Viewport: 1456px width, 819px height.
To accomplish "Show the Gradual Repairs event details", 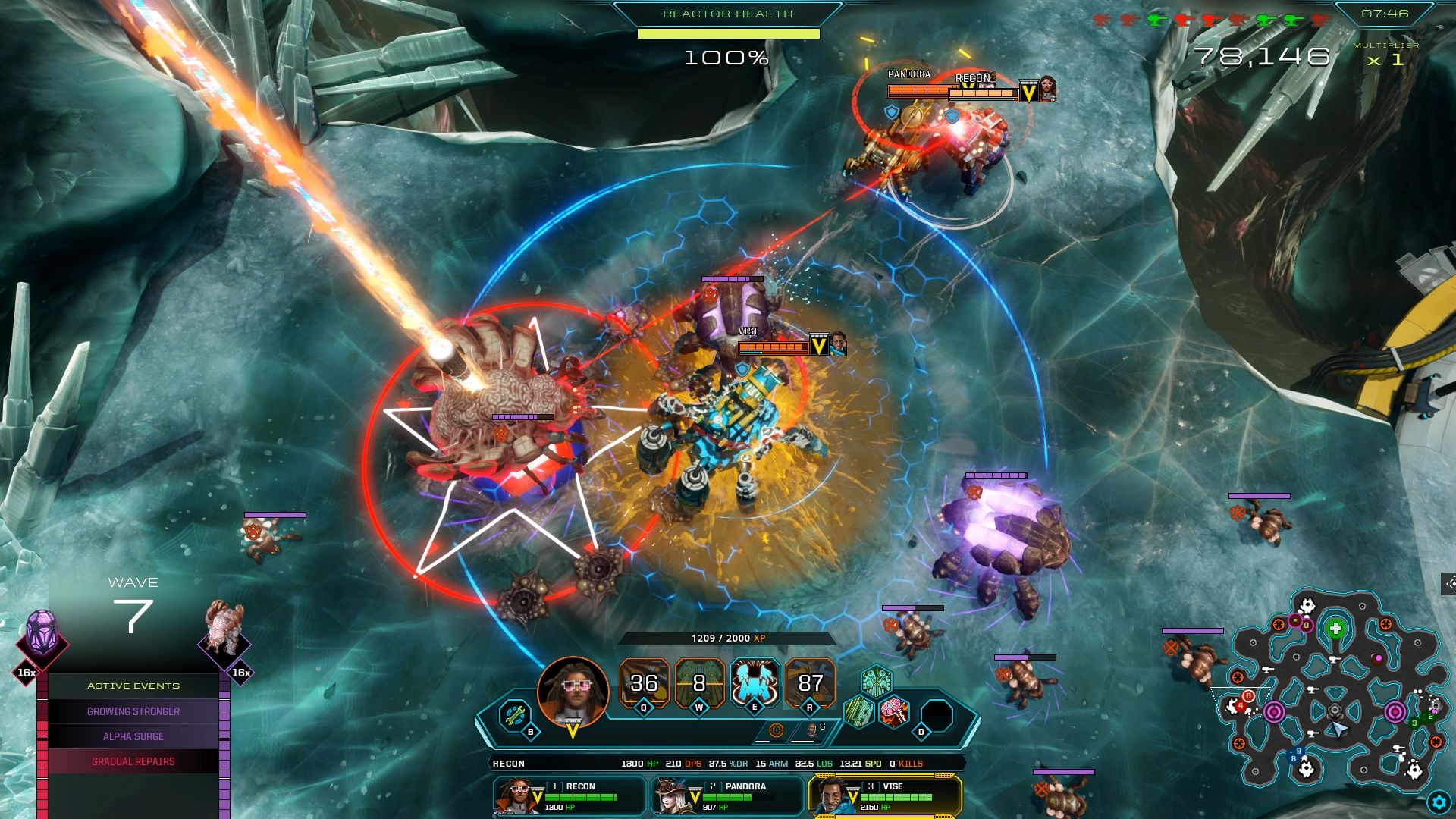I will 133,761.
